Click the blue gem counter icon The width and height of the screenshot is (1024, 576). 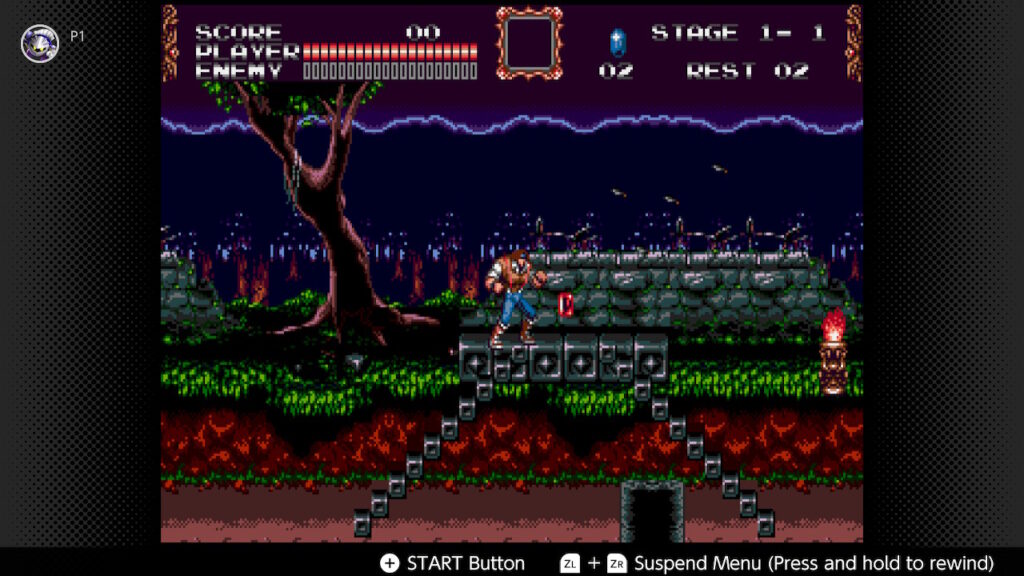(x=617, y=41)
